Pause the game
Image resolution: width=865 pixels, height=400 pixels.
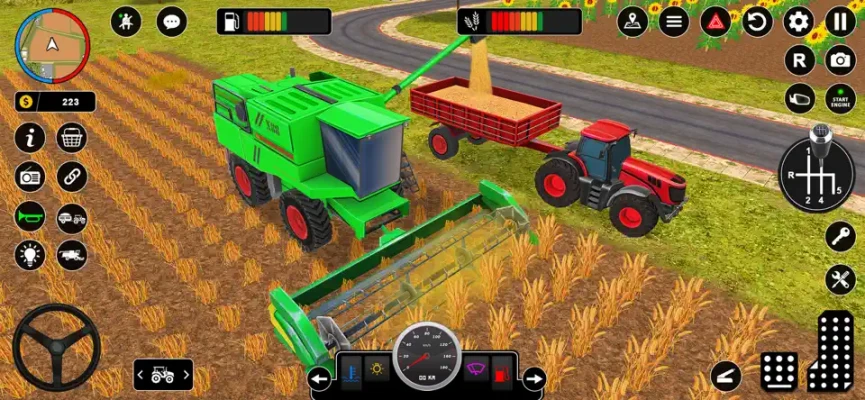(840, 21)
